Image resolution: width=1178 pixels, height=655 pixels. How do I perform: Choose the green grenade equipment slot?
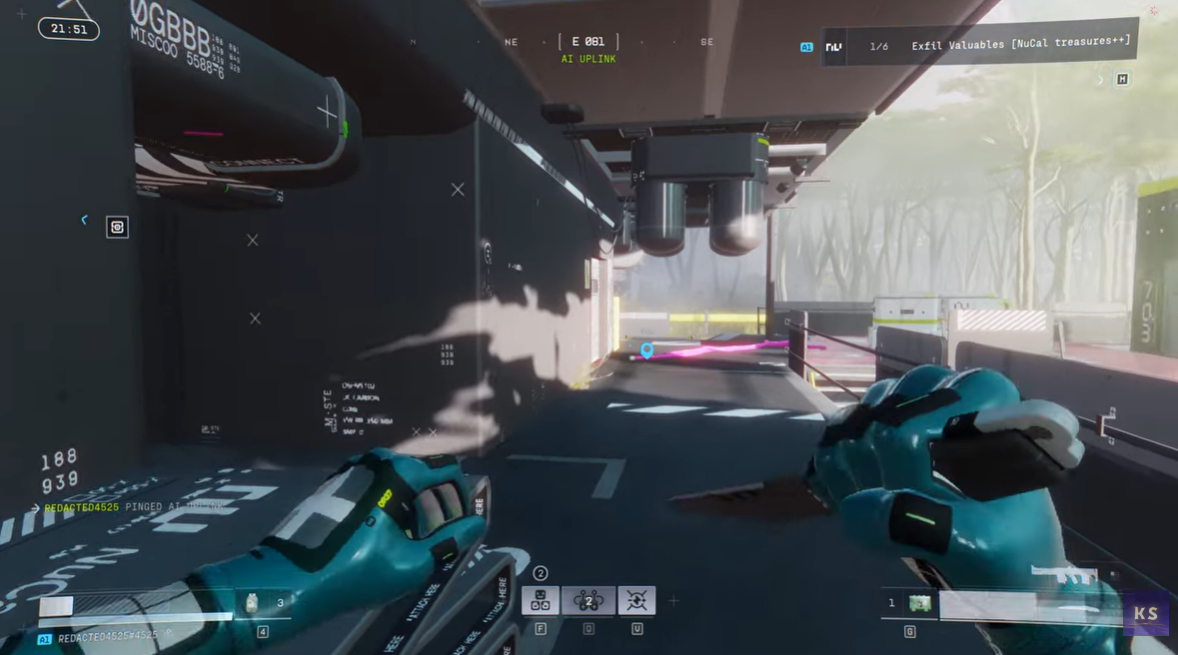click(x=919, y=603)
